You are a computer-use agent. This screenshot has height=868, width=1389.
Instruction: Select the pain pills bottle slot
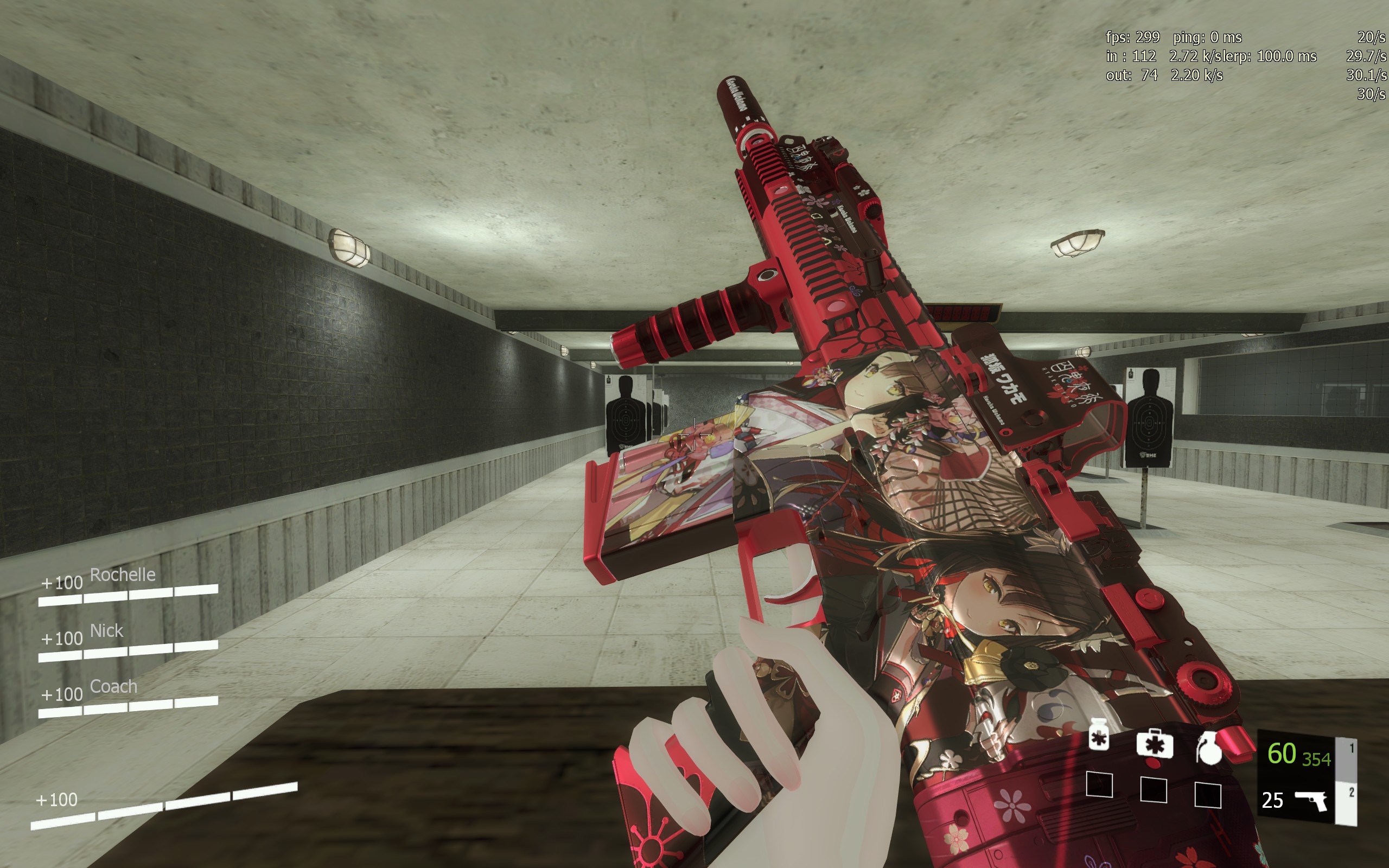1099,735
